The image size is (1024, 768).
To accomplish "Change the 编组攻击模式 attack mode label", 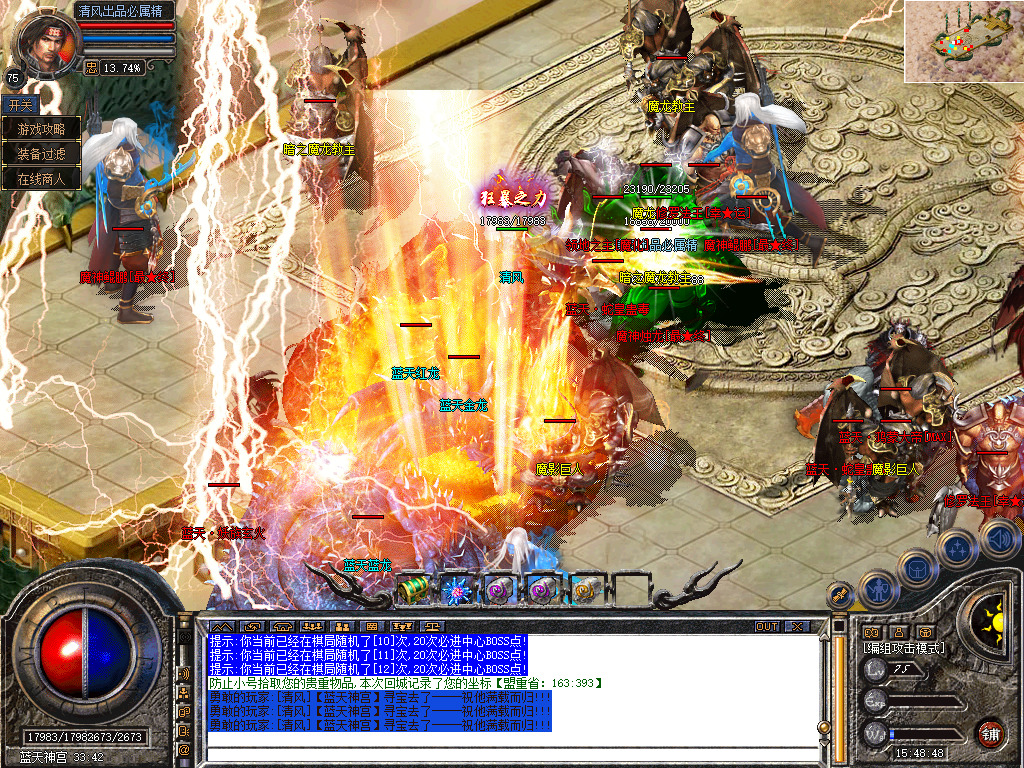I will pos(904,648).
